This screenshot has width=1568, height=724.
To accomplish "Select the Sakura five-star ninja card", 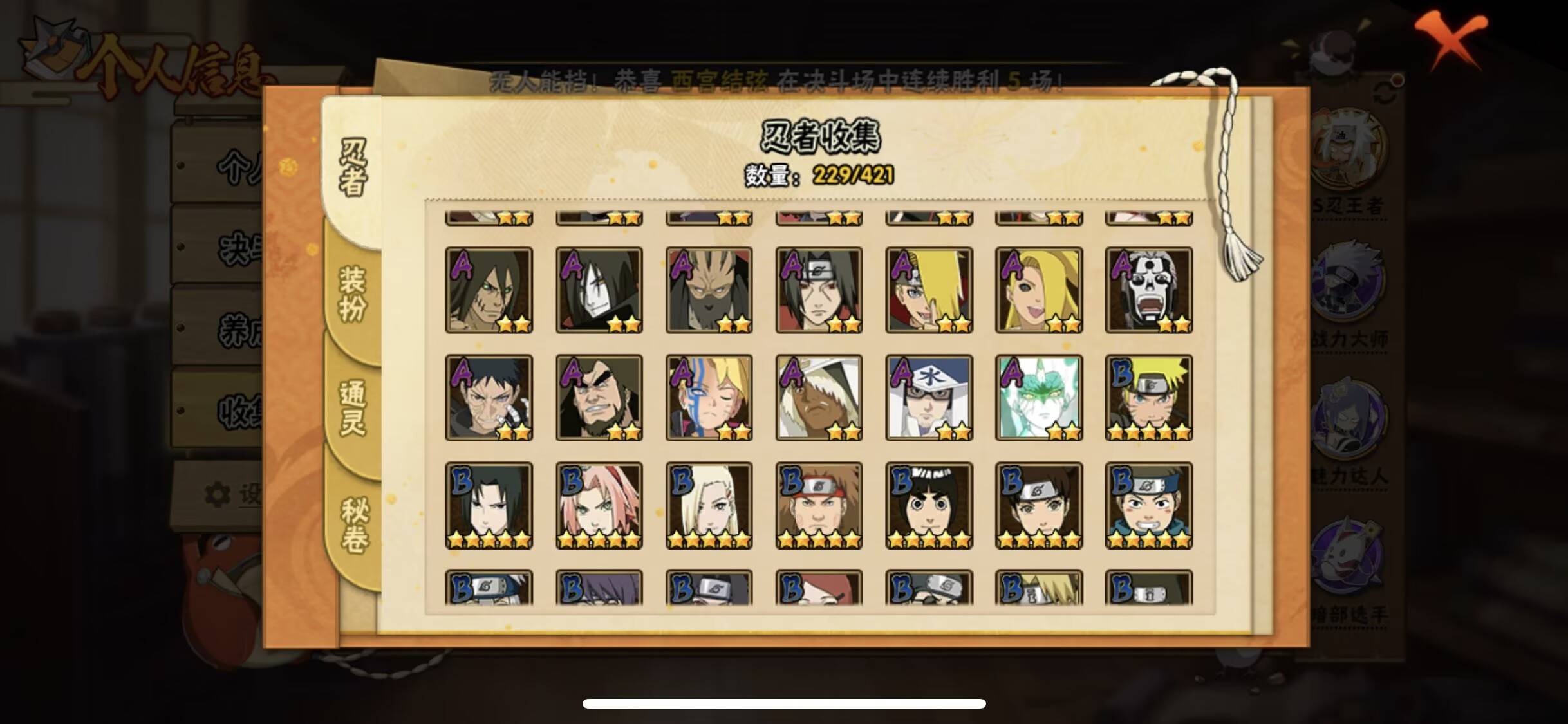I will click(599, 505).
